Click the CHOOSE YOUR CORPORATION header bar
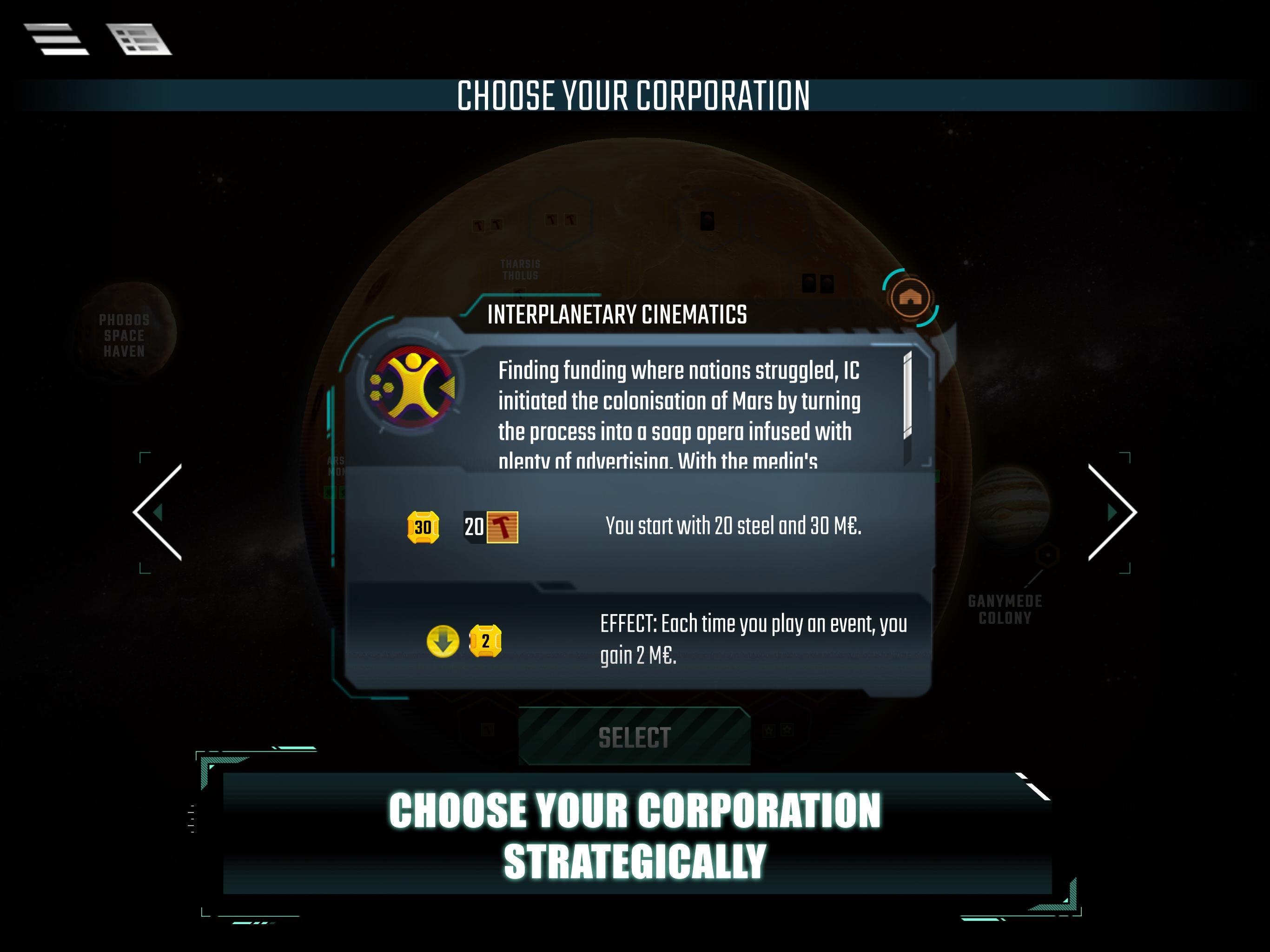The height and width of the screenshot is (952, 1270). click(x=635, y=94)
